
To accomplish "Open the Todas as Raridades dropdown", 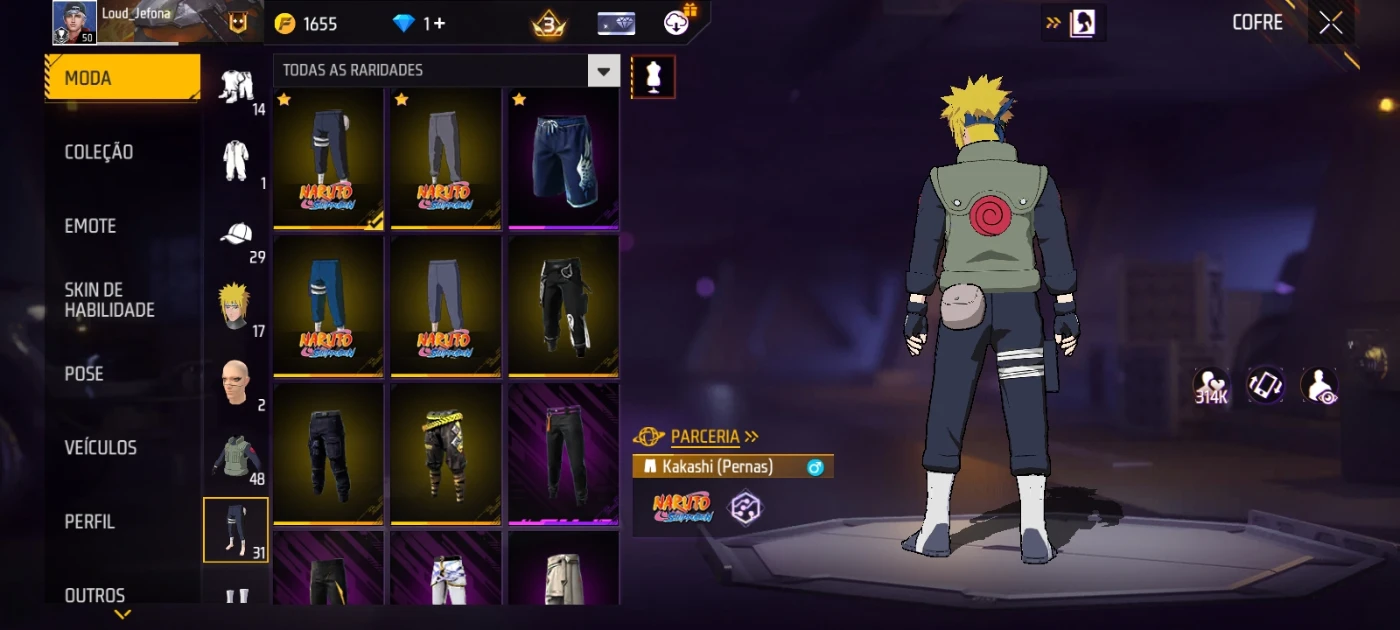I will point(446,70).
